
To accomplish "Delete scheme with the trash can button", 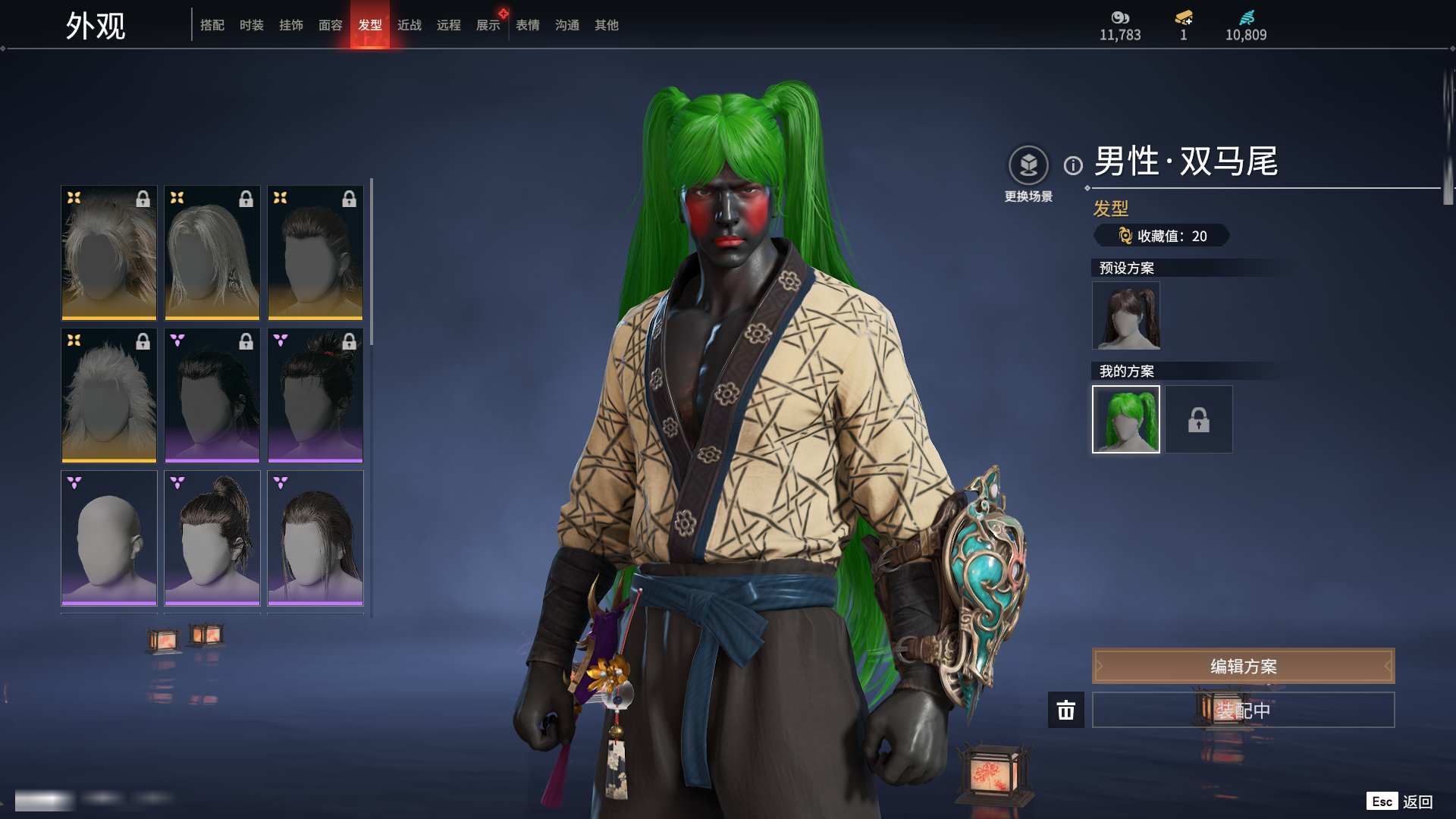I will pyautogui.click(x=1065, y=710).
